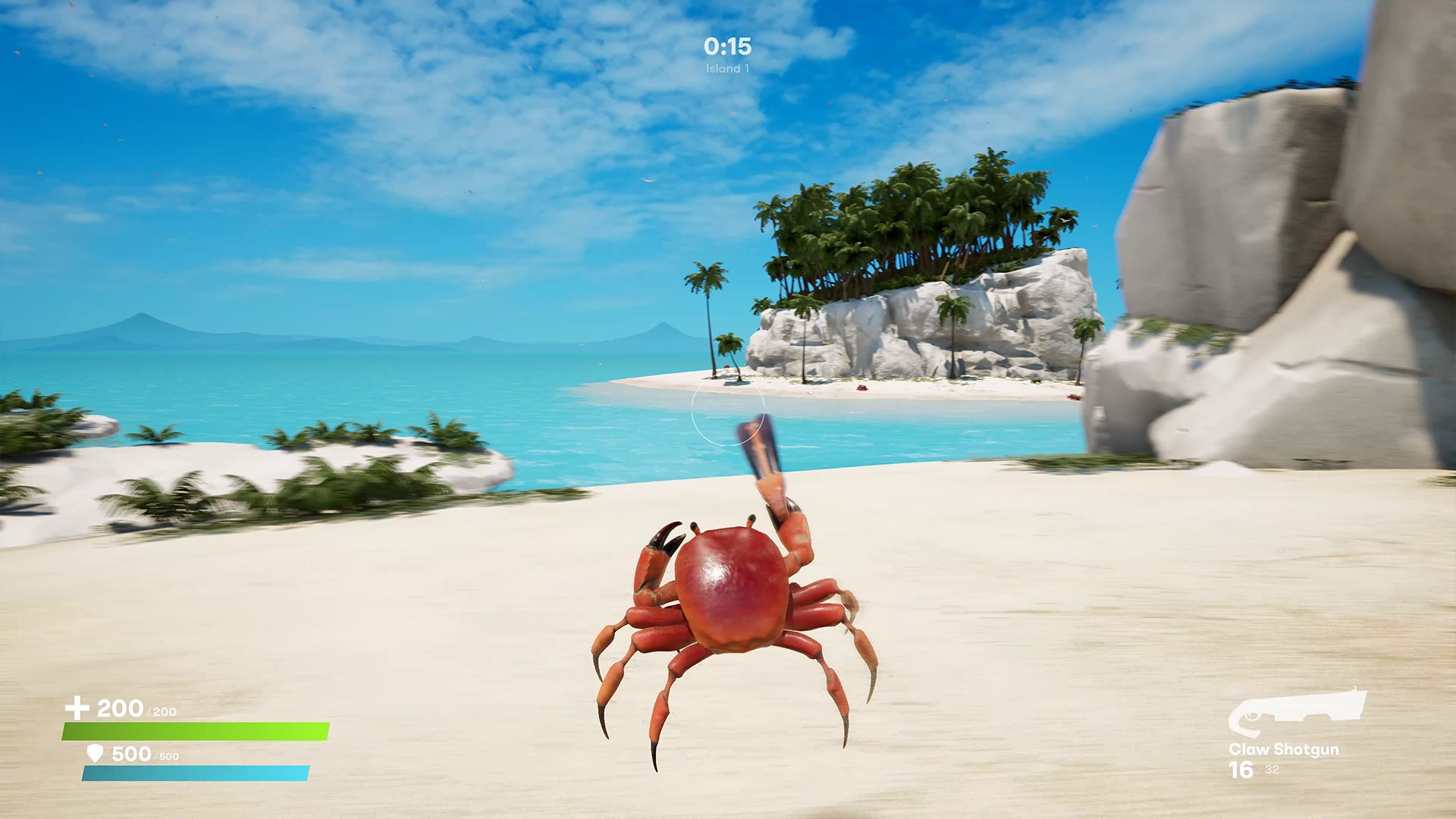Click the 0:15 match timer
Screen dimensions: 1456x819
coord(726,45)
